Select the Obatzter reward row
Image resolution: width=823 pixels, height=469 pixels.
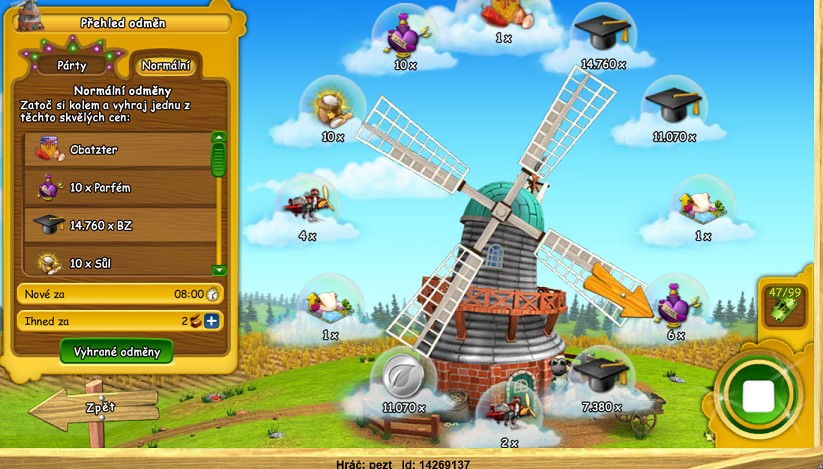pos(118,150)
